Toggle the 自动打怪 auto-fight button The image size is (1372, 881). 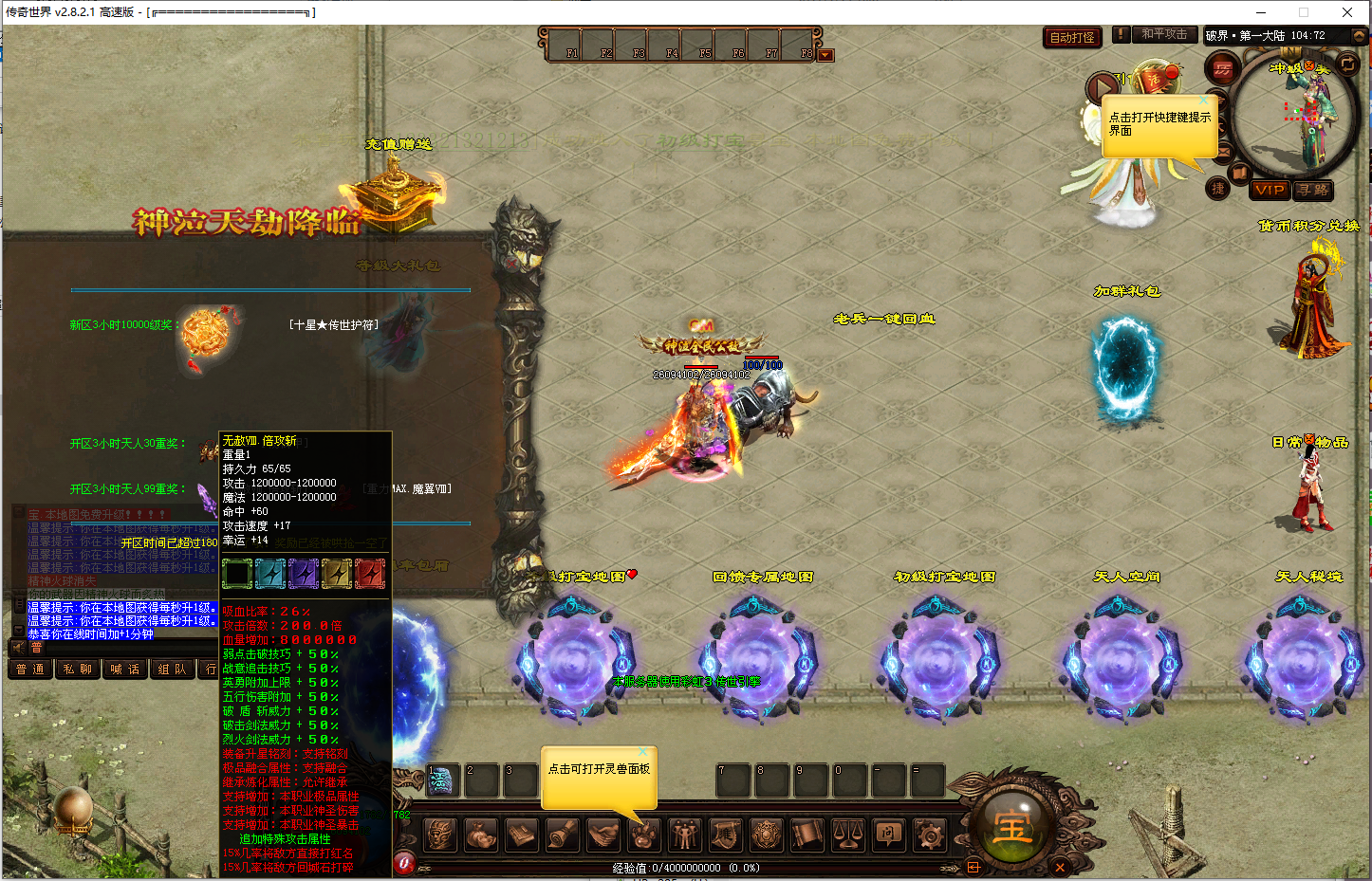click(1072, 37)
